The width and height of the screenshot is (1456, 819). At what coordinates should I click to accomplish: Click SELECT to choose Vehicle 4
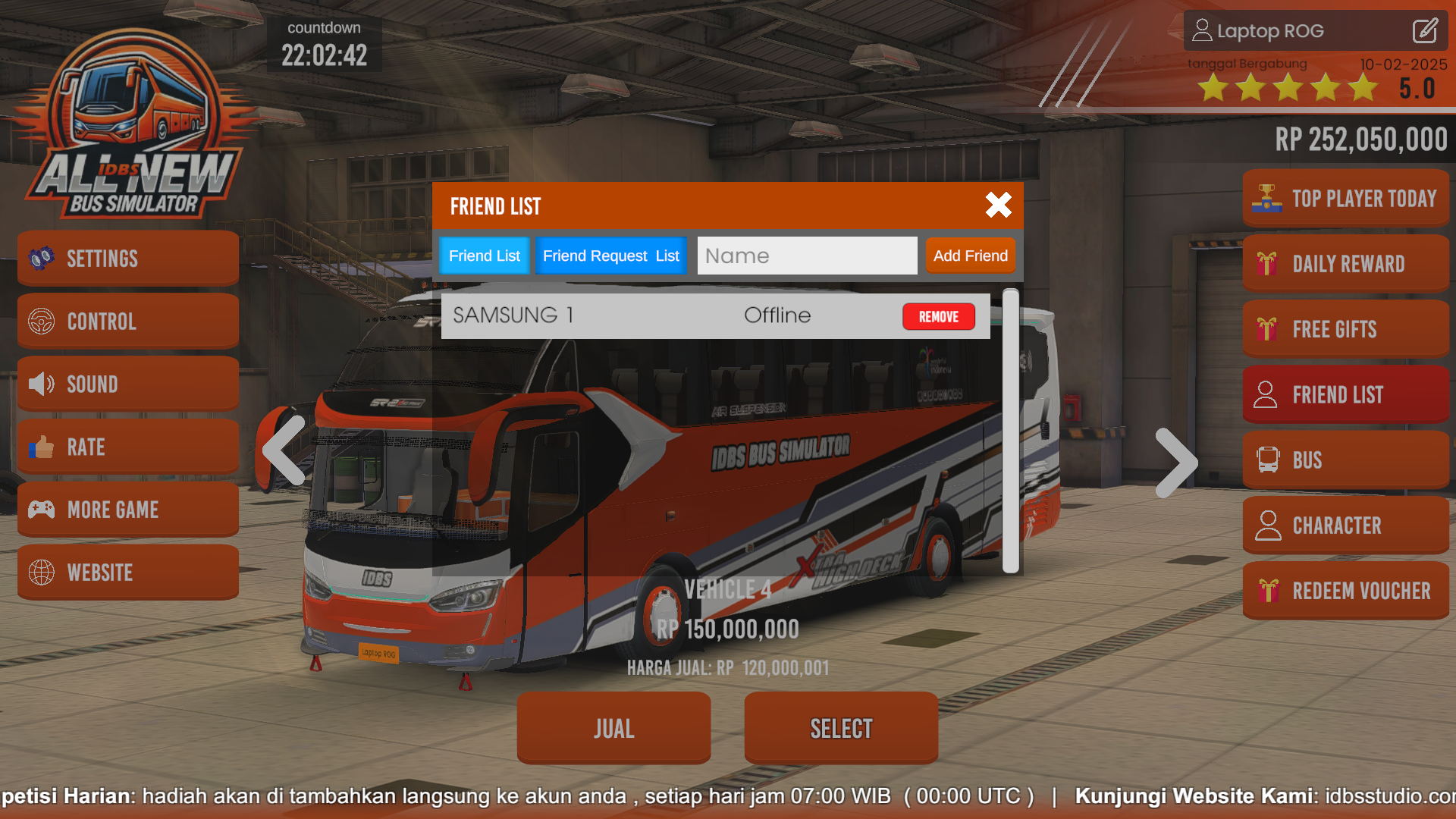click(840, 727)
